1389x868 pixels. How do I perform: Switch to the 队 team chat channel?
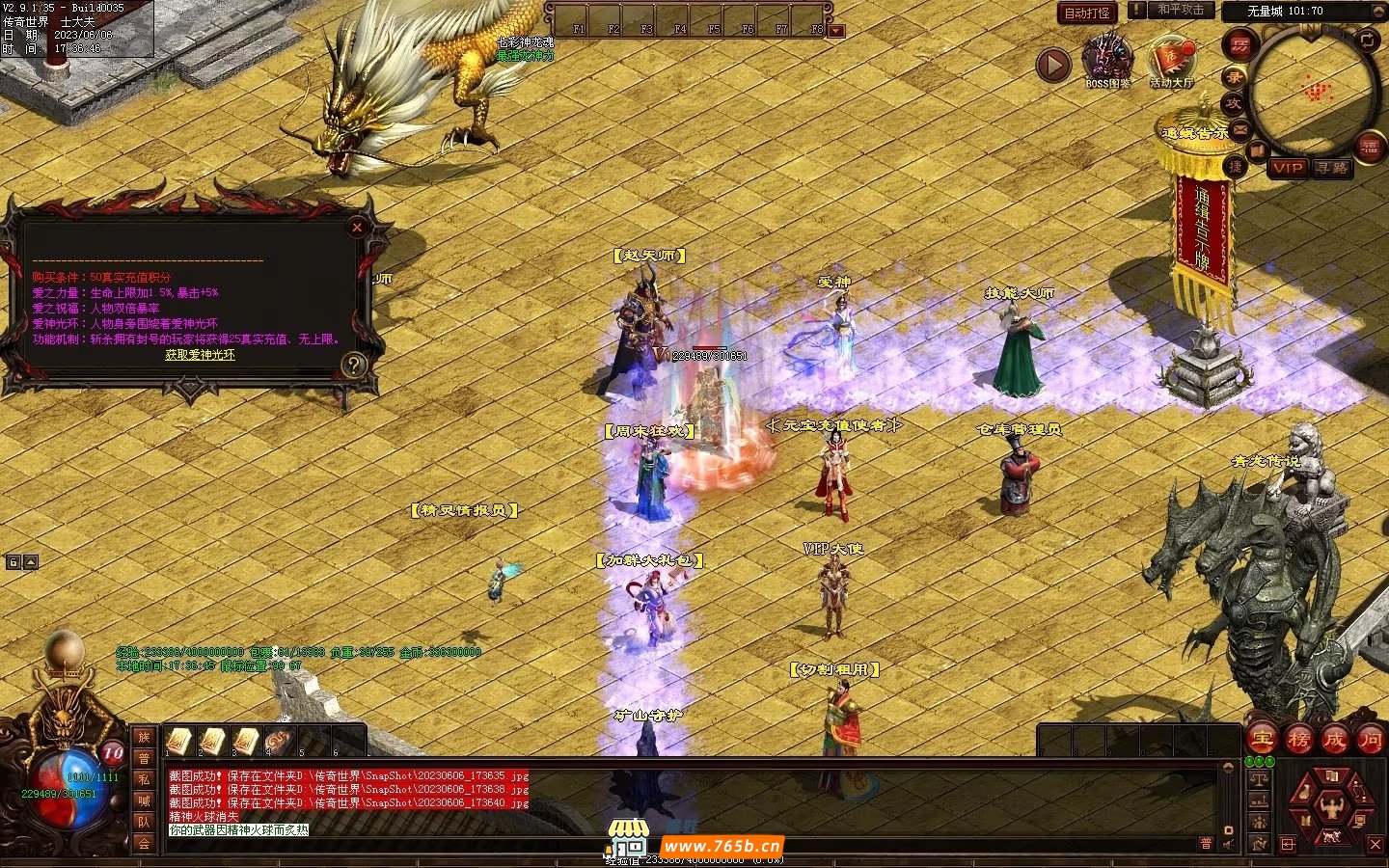[144, 823]
